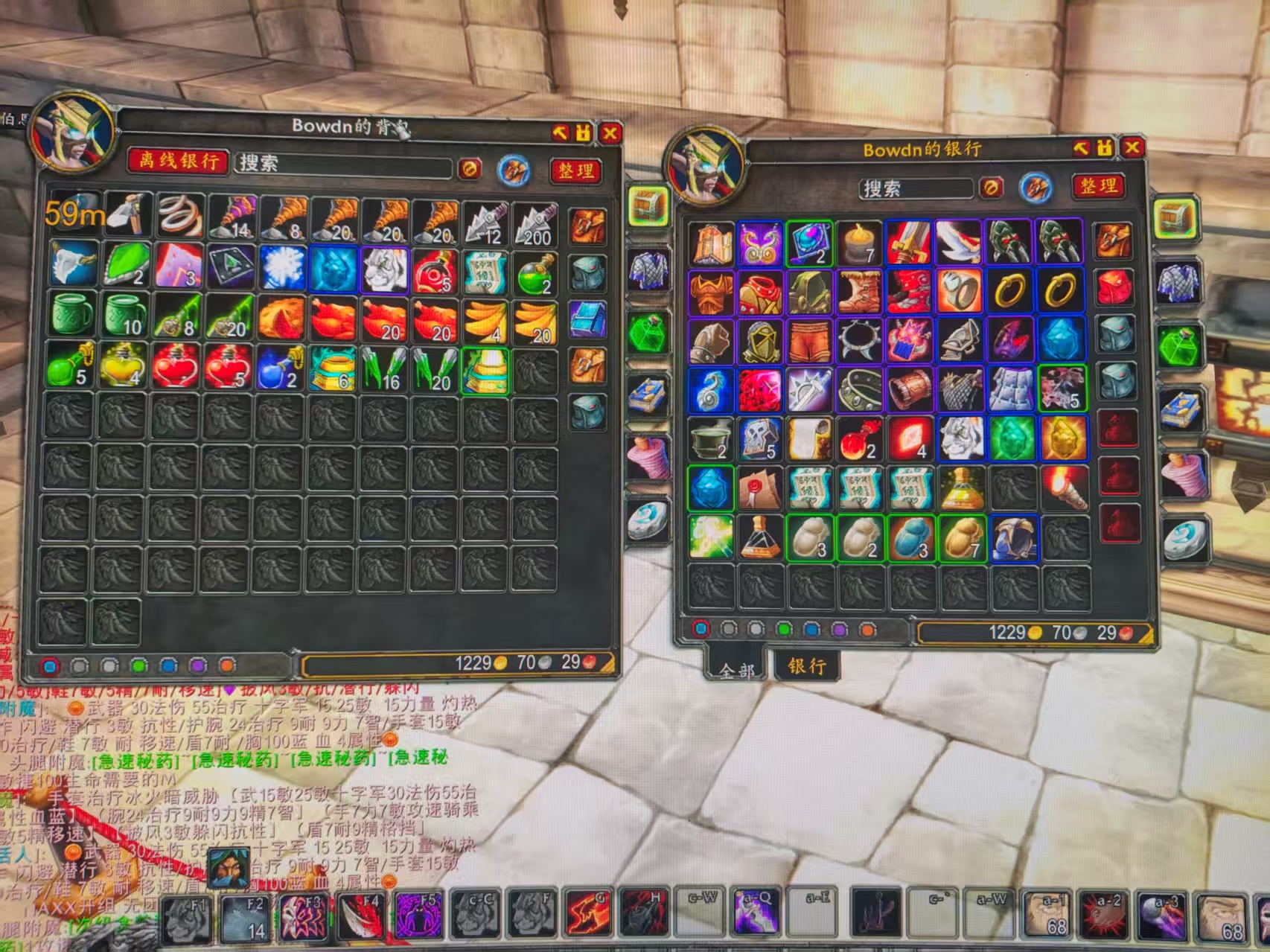The height and width of the screenshot is (952, 1270).
Task: Switch to the 全部 tab
Action: [736, 669]
